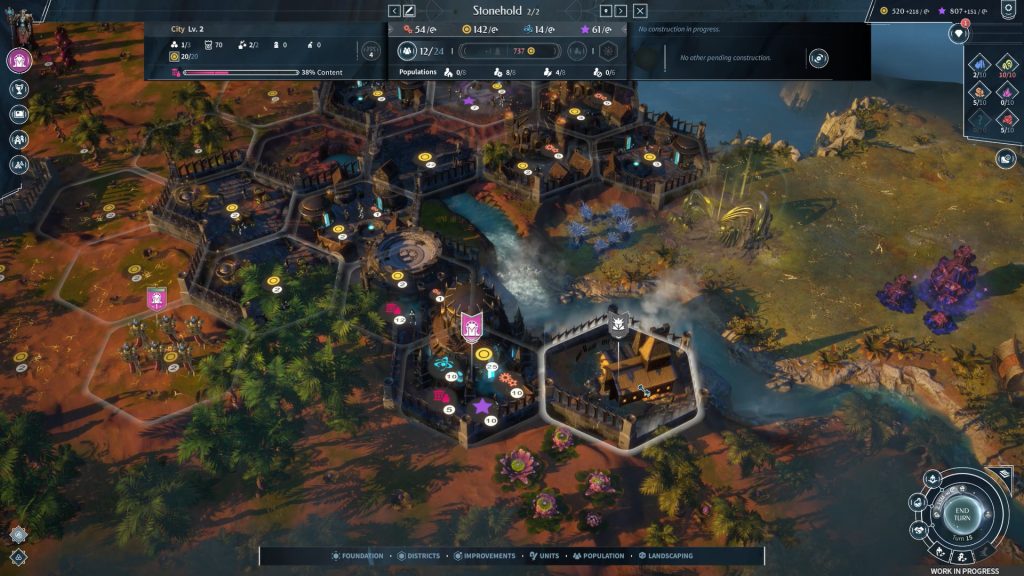Open the trophy icon in the sidebar

point(19,89)
